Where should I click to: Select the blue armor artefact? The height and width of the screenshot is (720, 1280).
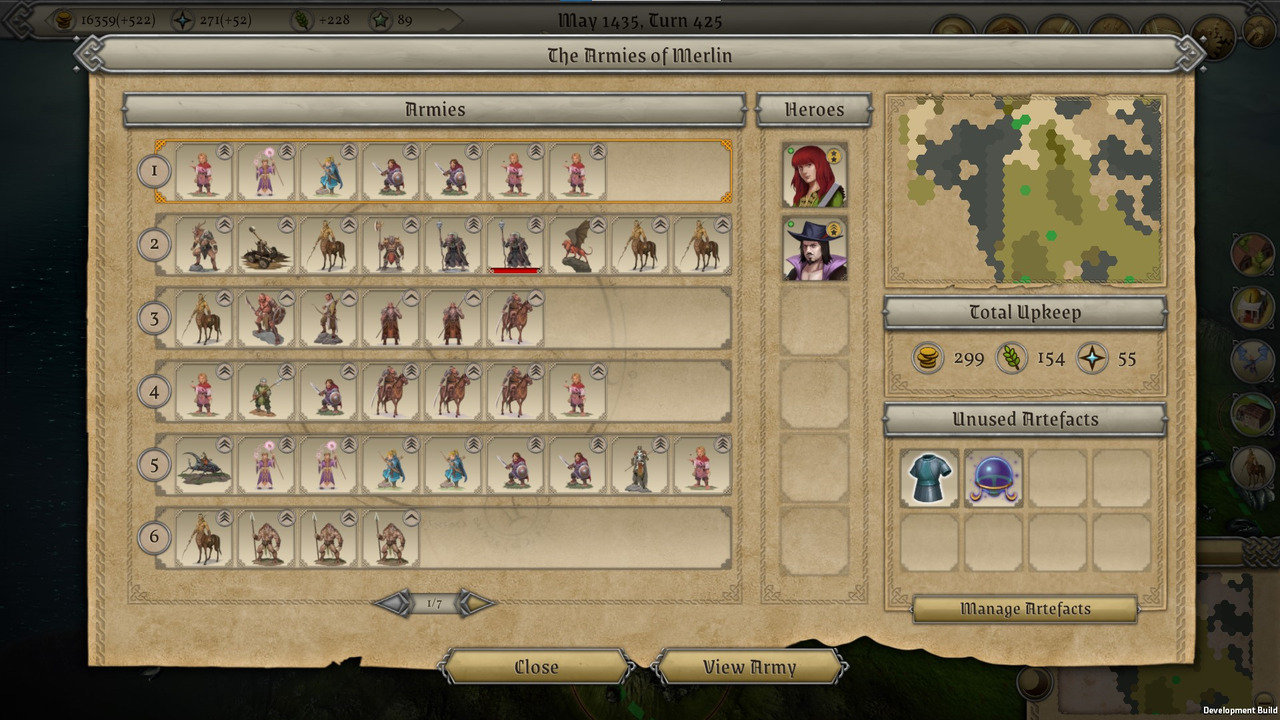(930, 478)
